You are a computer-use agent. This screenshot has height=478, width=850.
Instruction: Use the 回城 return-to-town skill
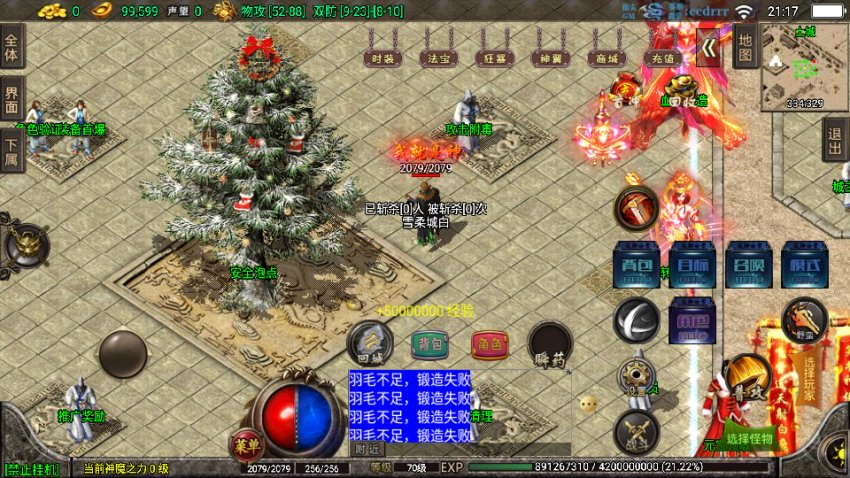[x=369, y=343]
